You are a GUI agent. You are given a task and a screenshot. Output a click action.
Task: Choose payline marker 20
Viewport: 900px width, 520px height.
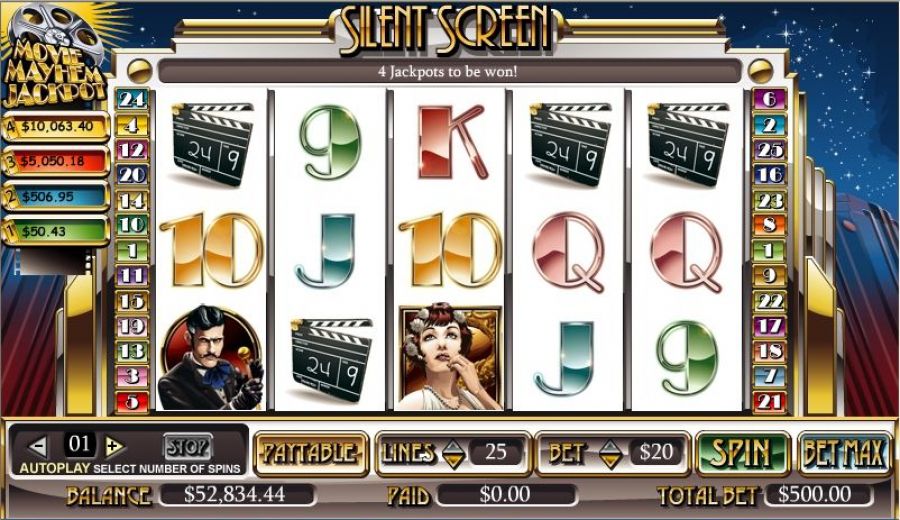coord(133,175)
